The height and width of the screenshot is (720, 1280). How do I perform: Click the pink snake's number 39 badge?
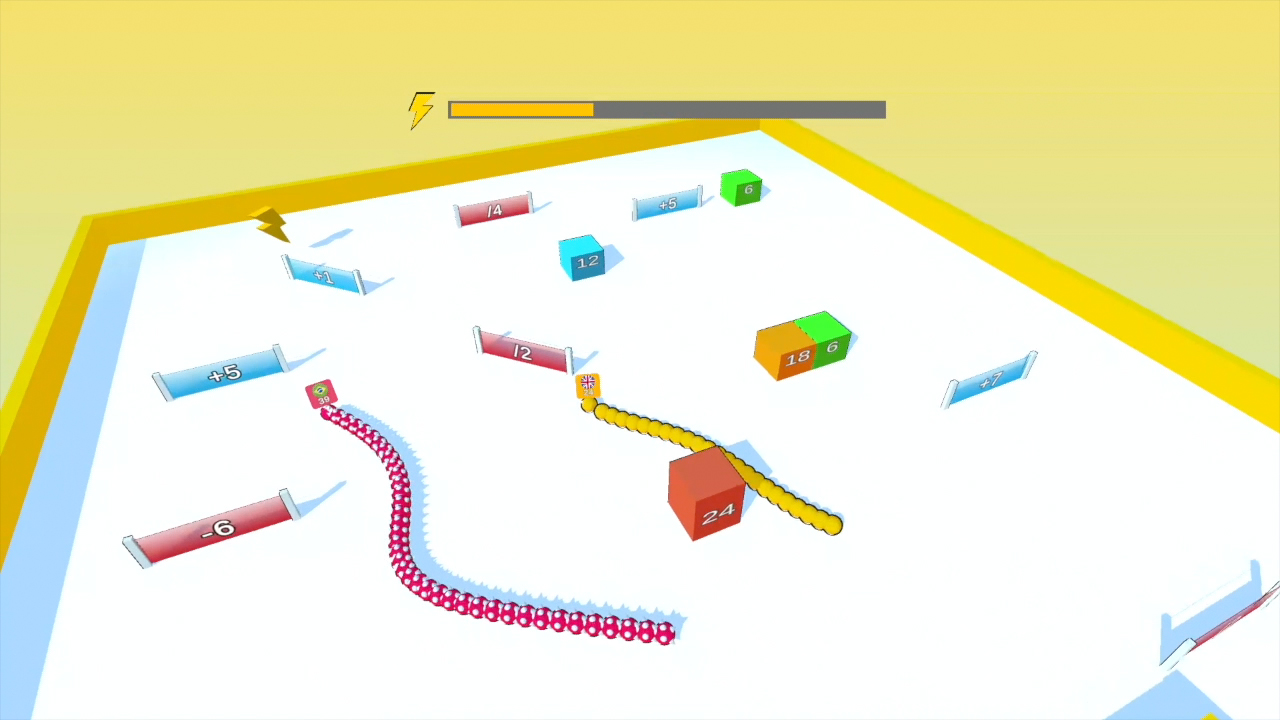point(323,400)
